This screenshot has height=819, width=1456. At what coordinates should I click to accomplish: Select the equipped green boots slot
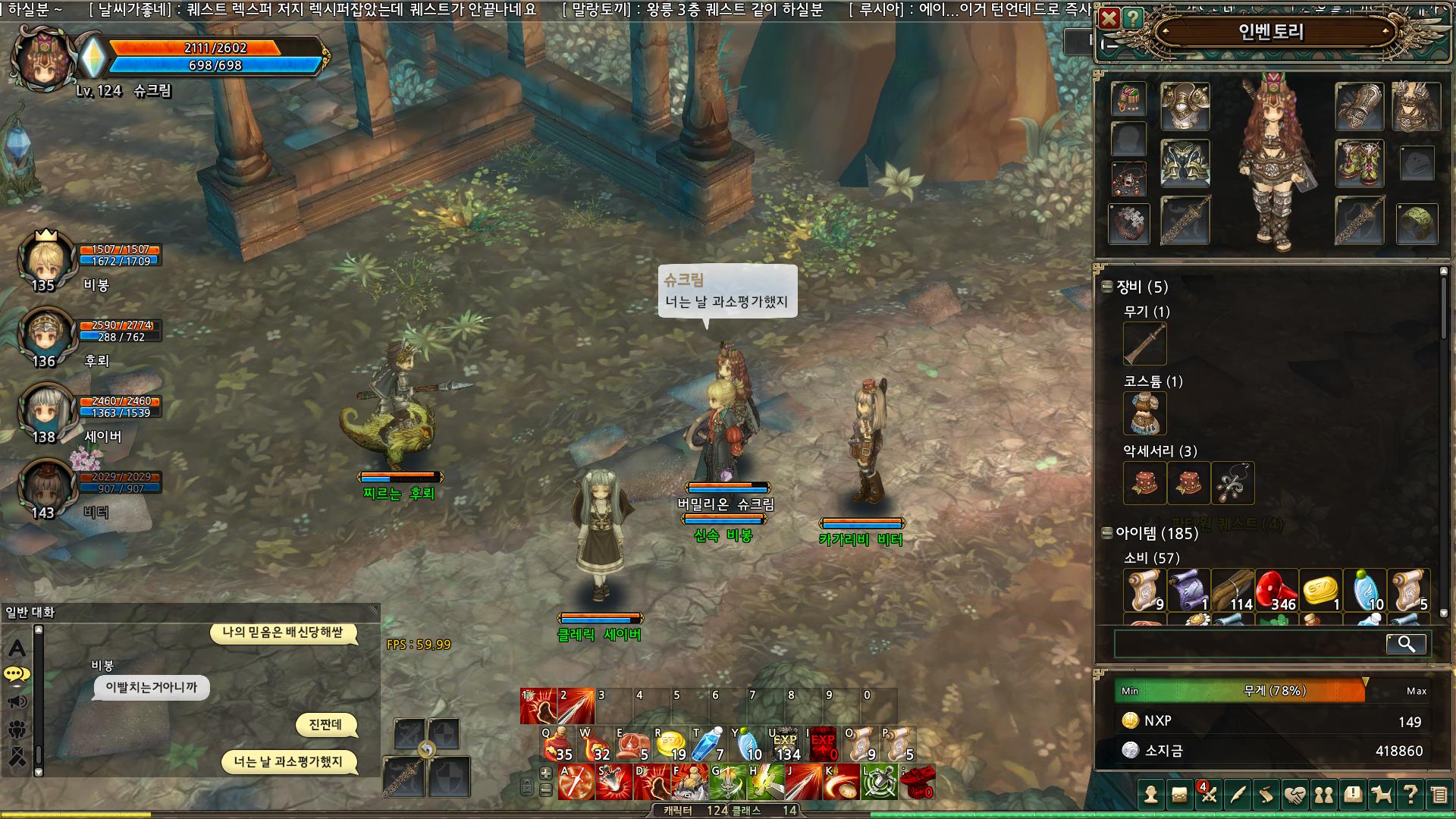[1360, 163]
